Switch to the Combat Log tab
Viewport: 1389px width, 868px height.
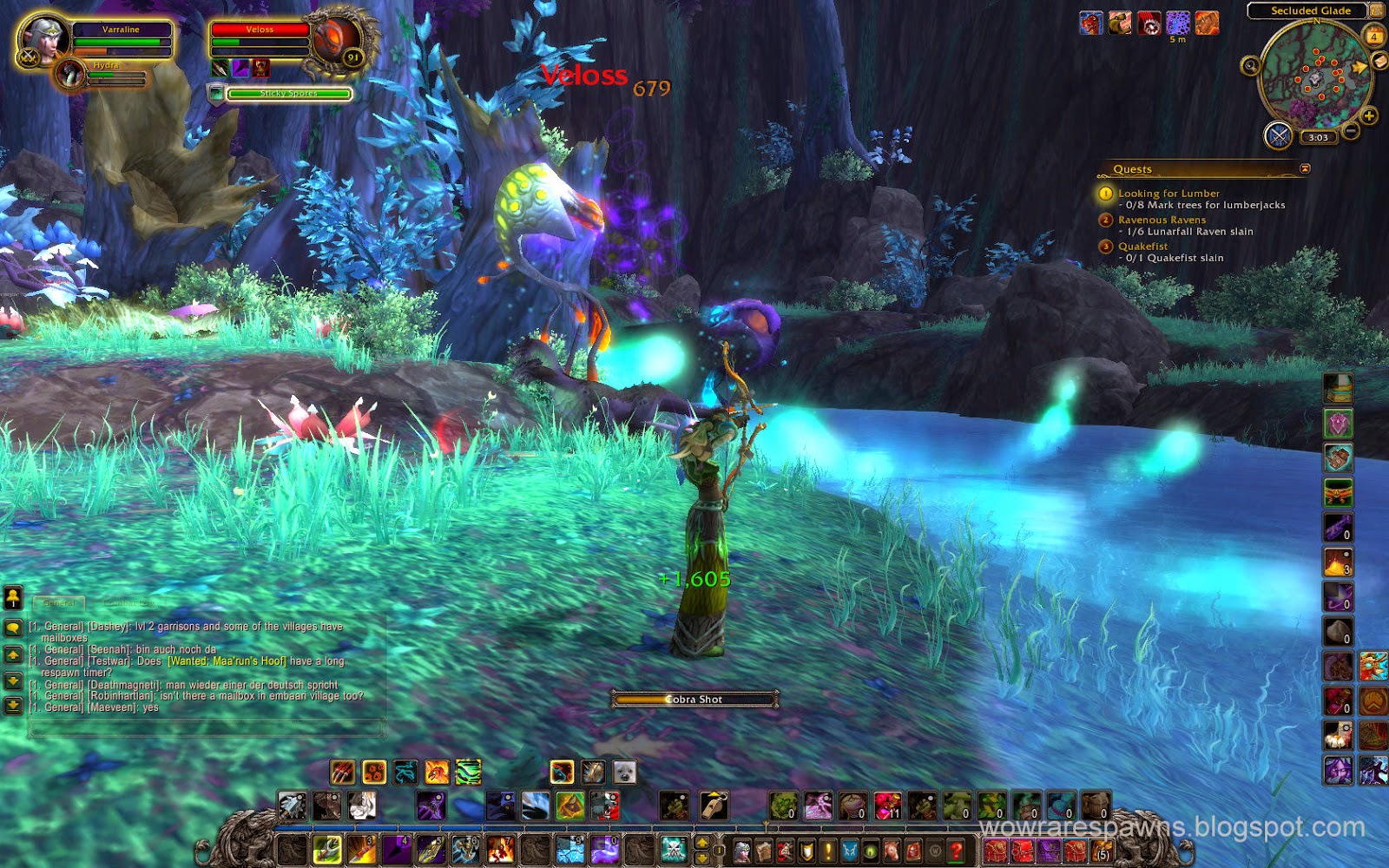(x=129, y=602)
